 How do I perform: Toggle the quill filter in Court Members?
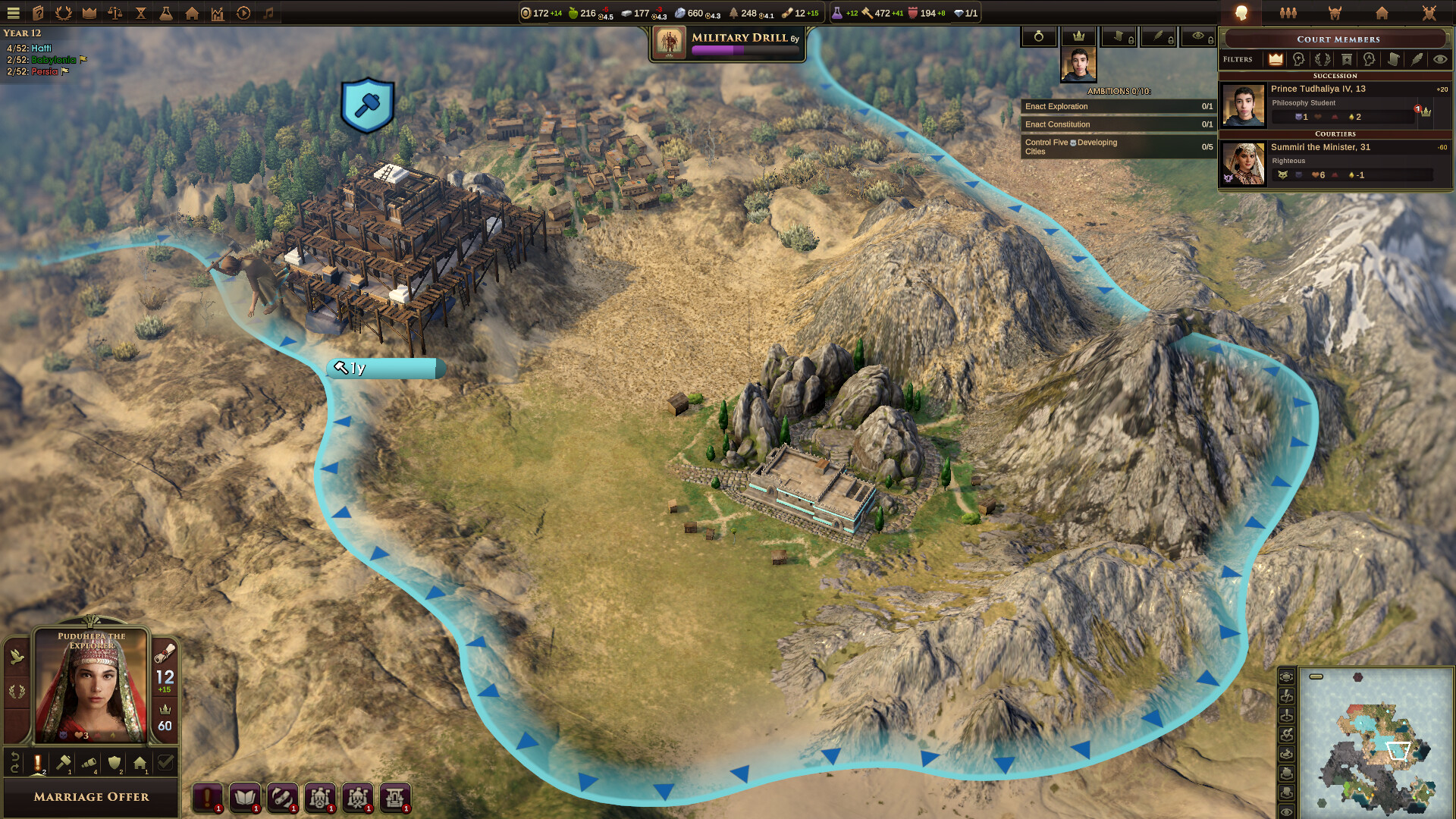(x=1416, y=59)
